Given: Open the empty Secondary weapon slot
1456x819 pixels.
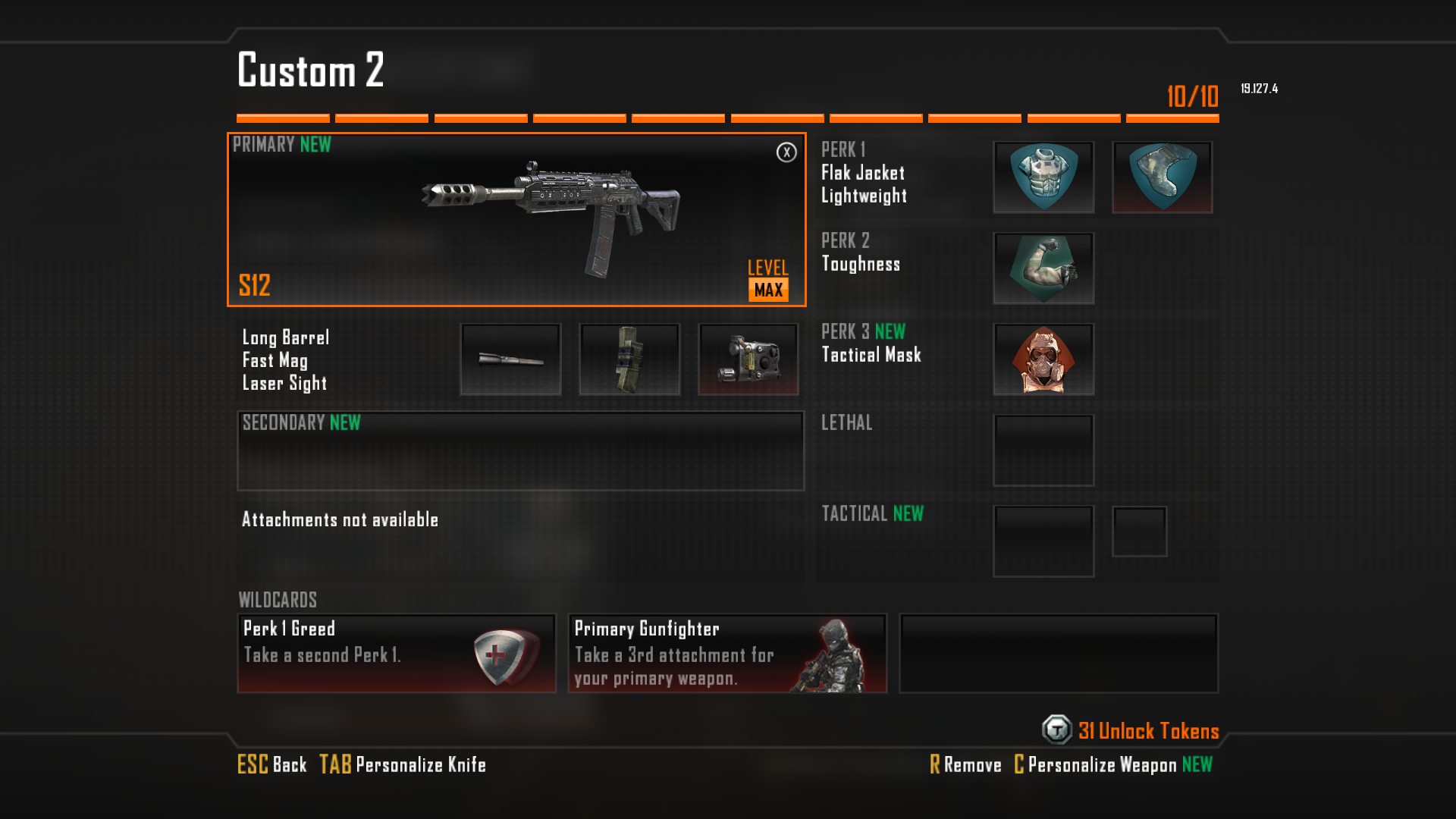Looking at the screenshot, I should click(520, 451).
